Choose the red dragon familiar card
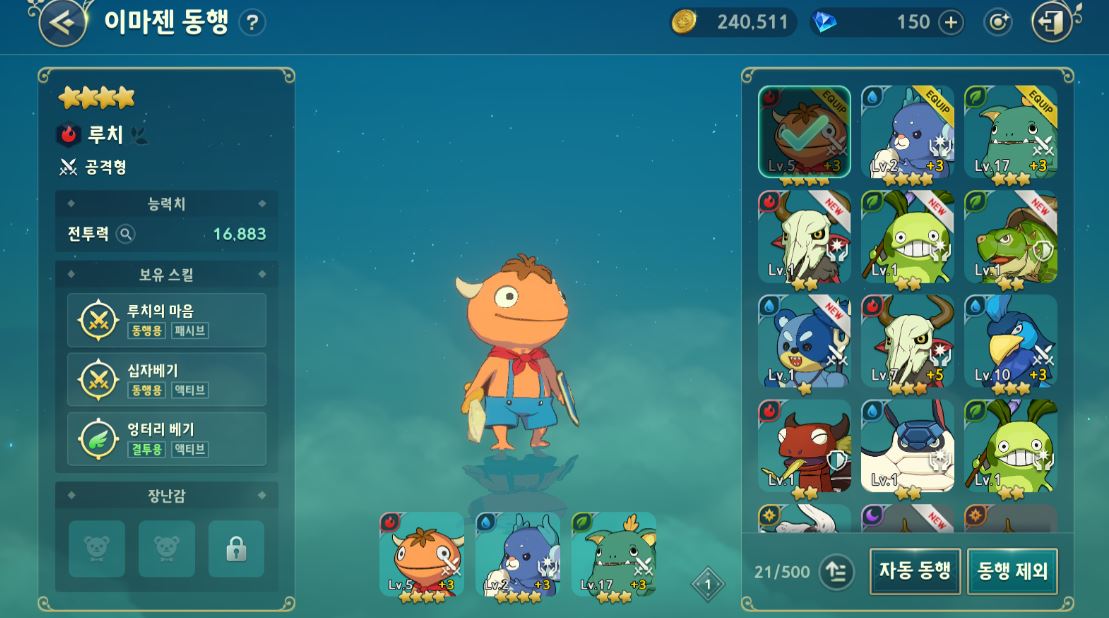 [x=804, y=446]
